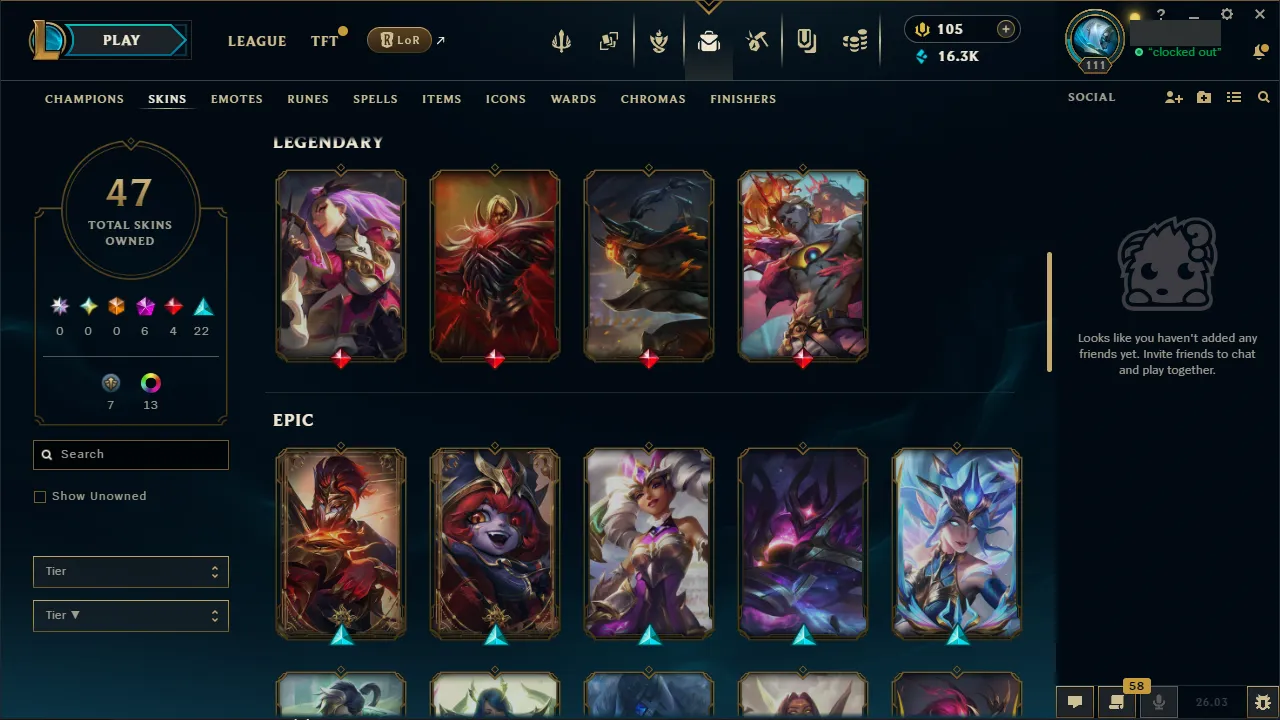Open the add friend icon in Social
Image resolution: width=1280 pixels, height=720 pixels.
click(1173, 97)
